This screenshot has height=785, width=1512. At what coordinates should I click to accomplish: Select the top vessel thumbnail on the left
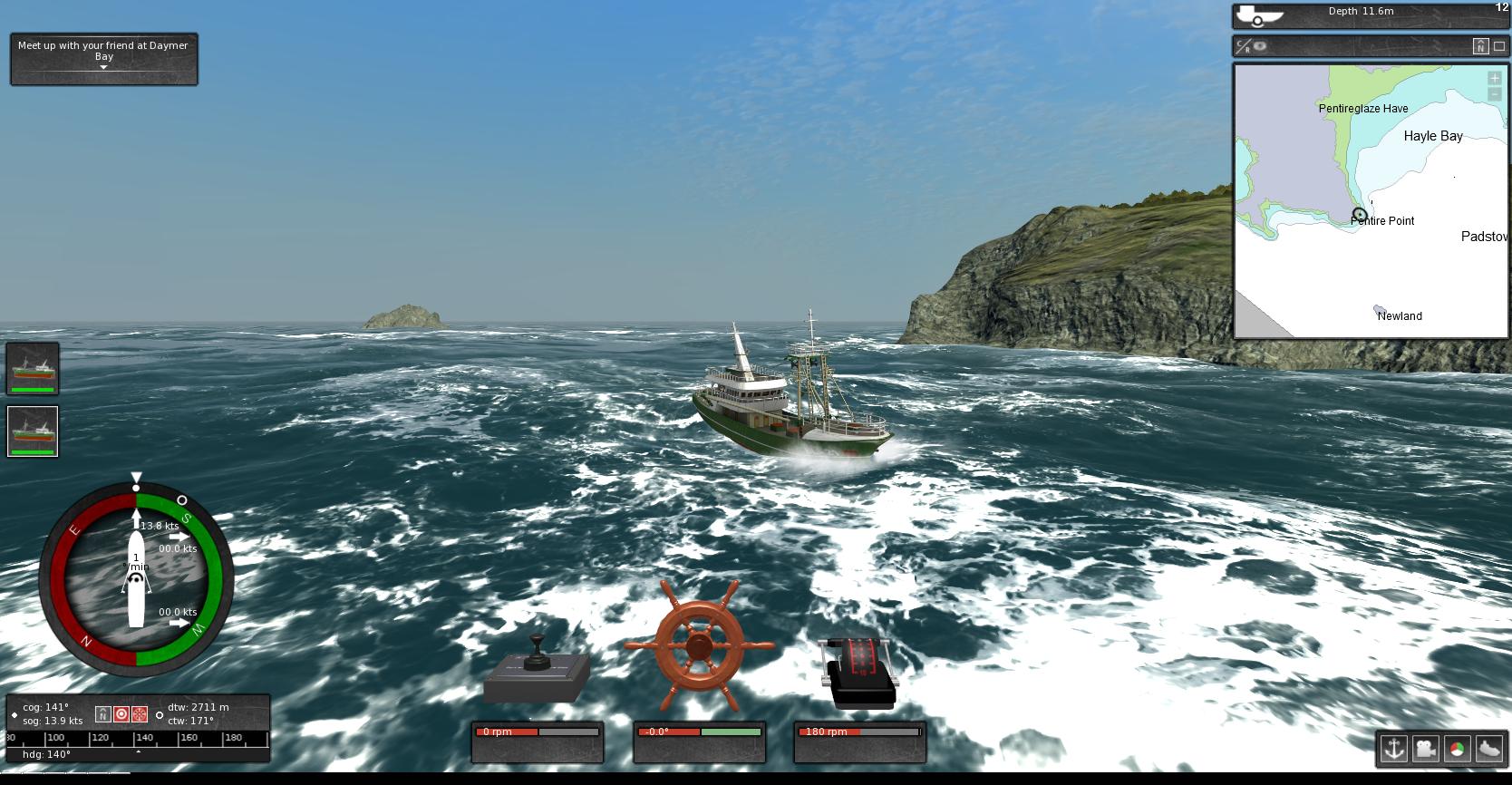[32, 367]
